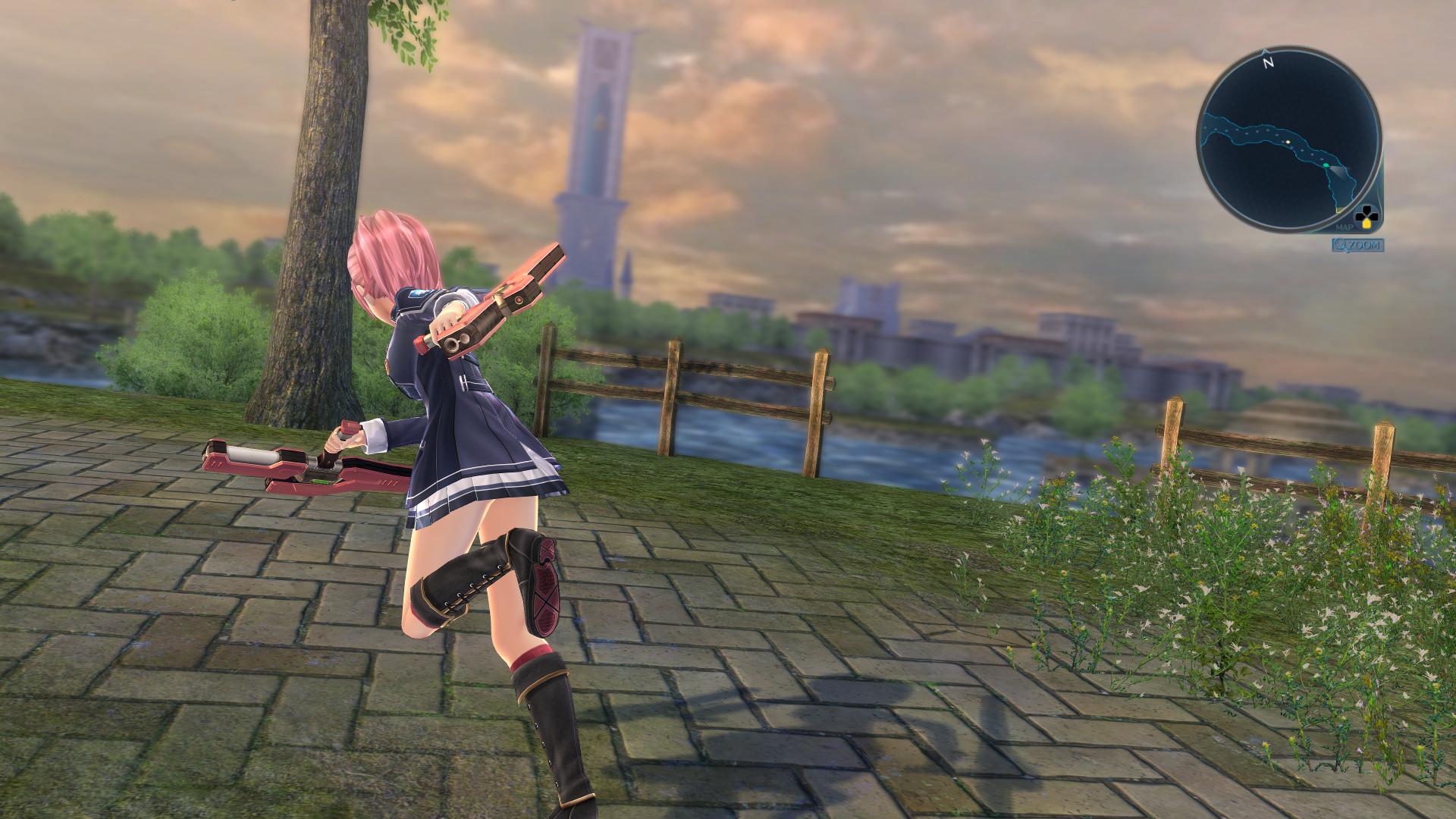The image size is (1456, 819).
Task: Select the green player marker on the minimap
Action: [x=1326, y=165]
